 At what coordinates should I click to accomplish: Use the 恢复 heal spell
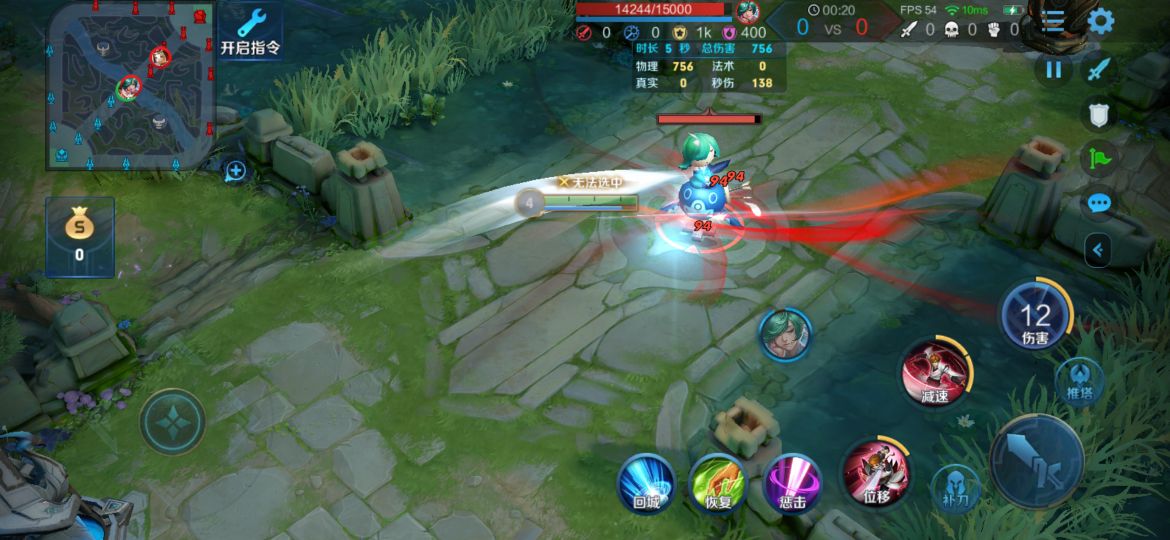pos(718,482)
